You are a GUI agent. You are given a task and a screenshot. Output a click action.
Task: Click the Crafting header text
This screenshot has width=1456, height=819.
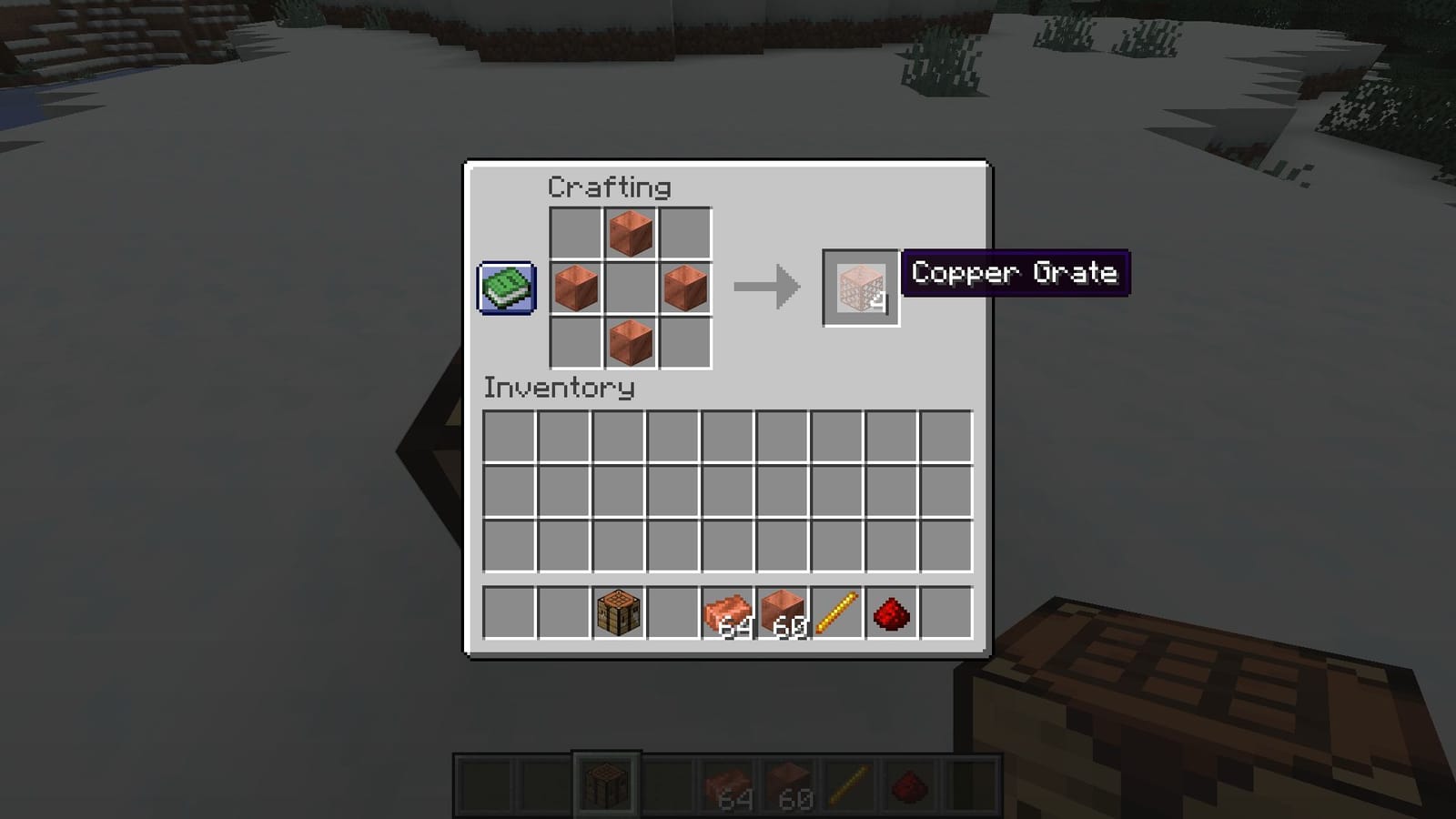(x=608, y=187)
